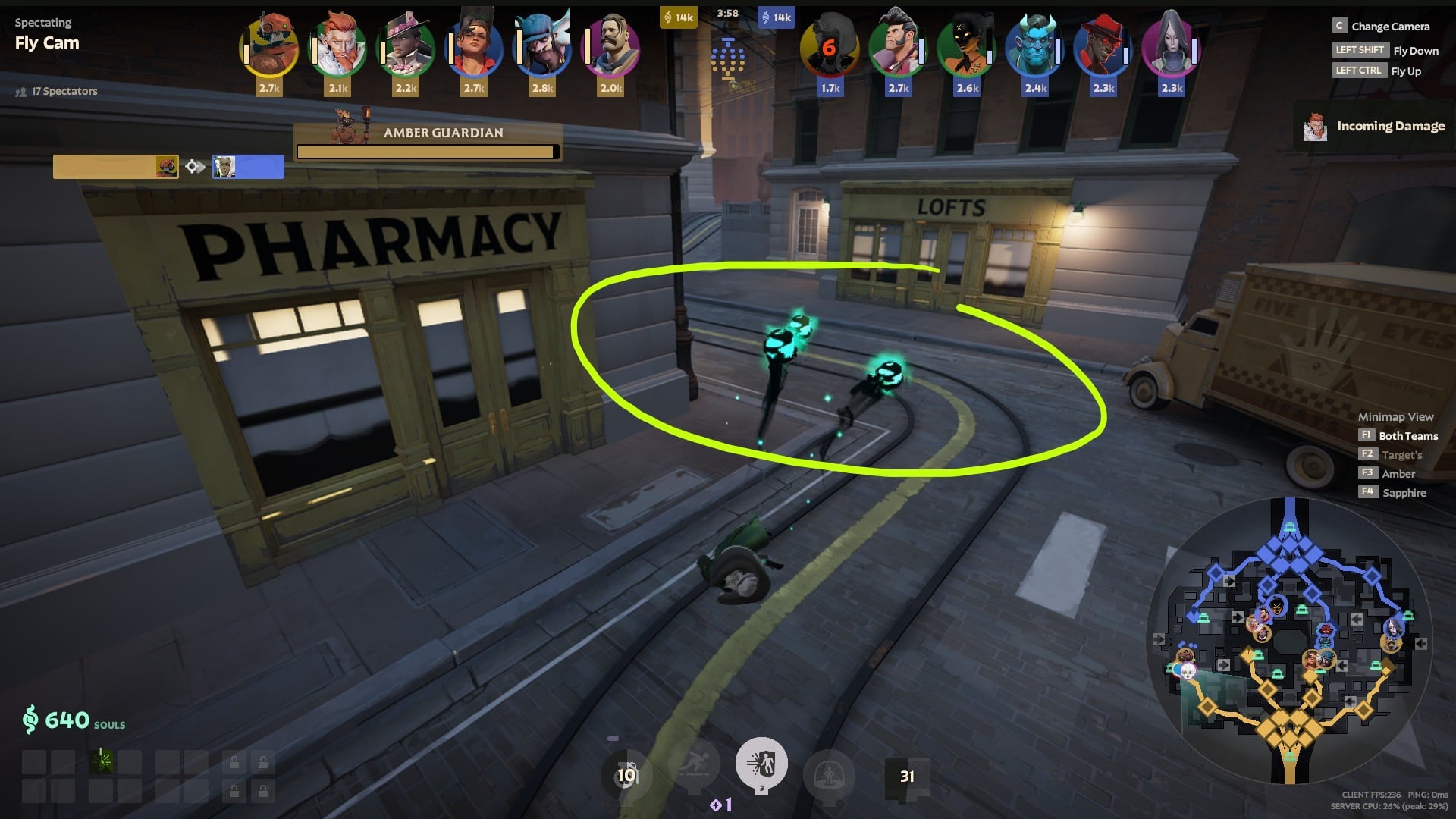Activate the highlighted third ability icon
The height and width of the screenshot is (819, 1456).
pyautogui.click(x=761, y=764)
